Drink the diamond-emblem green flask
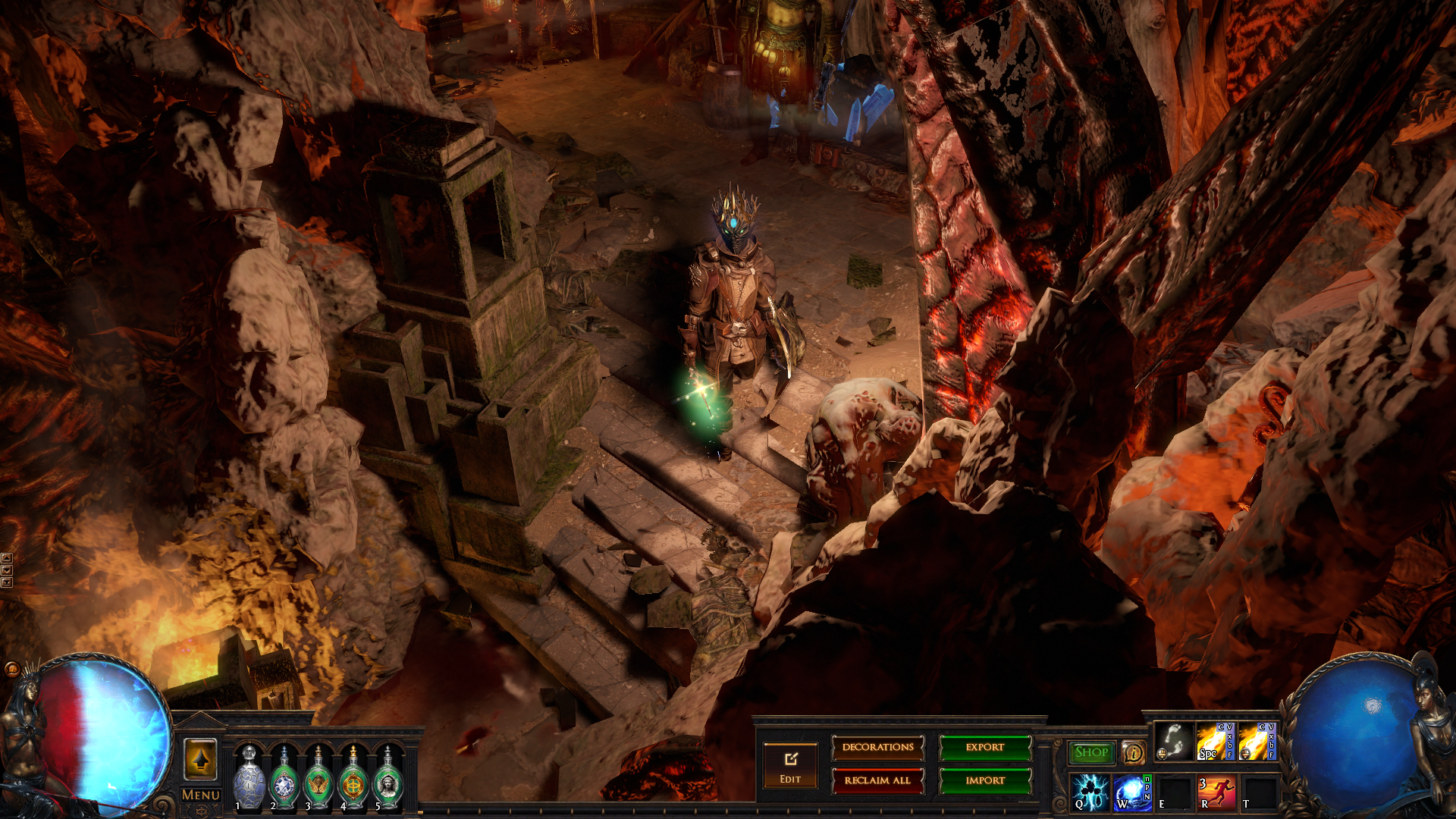 [x=284, y=779]
